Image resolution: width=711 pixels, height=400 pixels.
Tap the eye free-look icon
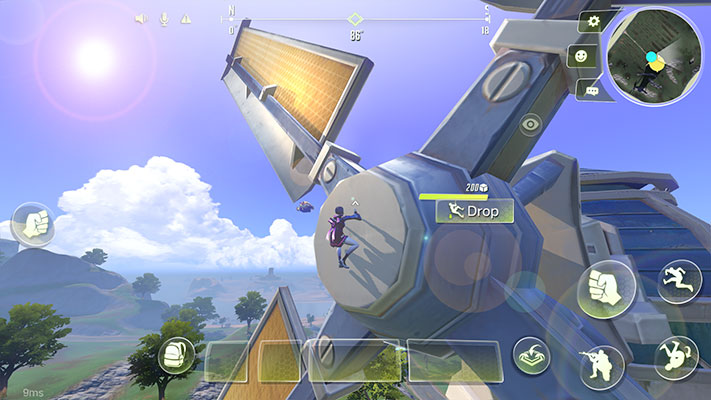pos(530,124)
